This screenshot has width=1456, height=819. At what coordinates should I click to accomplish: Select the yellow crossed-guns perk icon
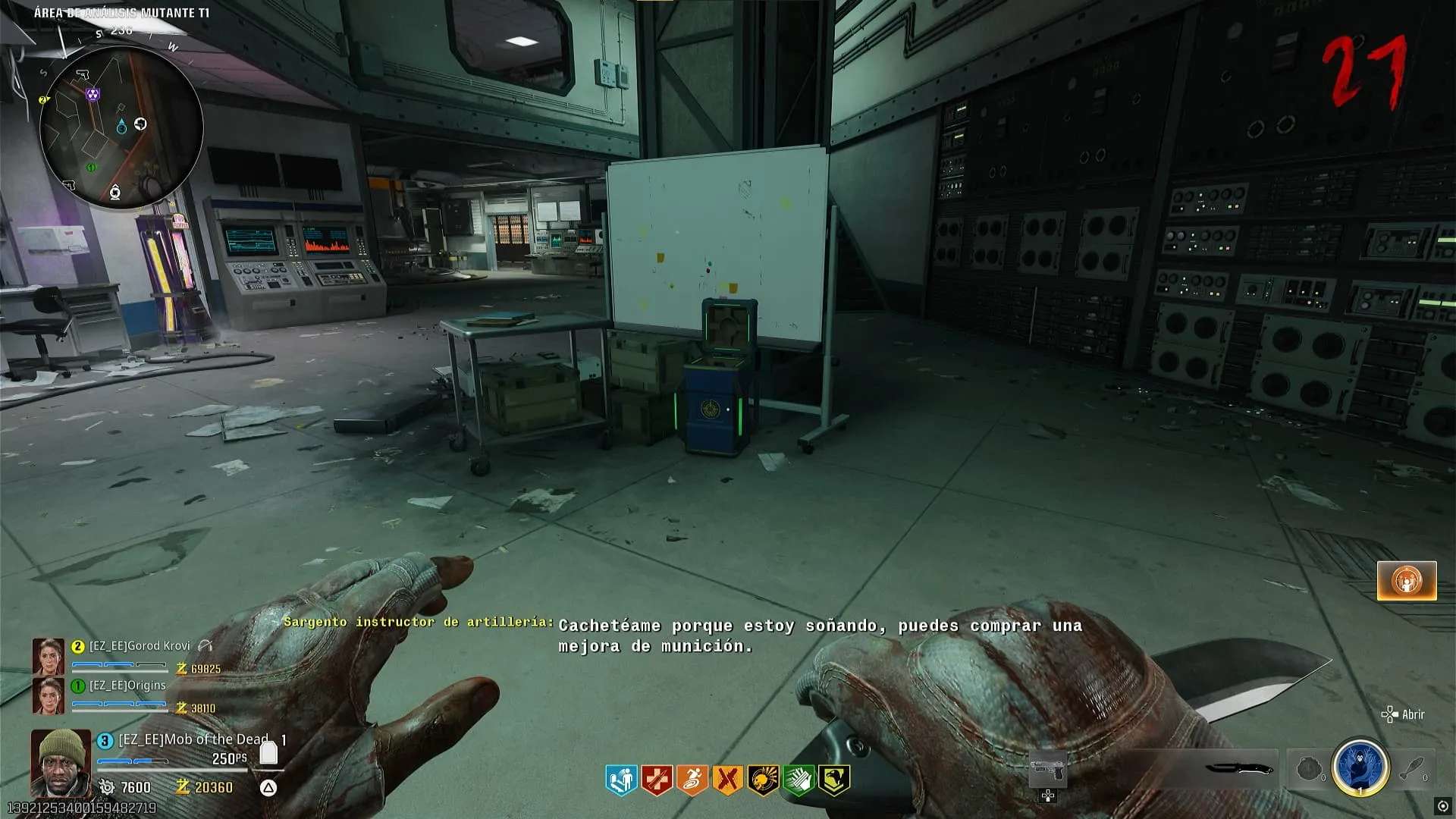[x=727, y=780]
